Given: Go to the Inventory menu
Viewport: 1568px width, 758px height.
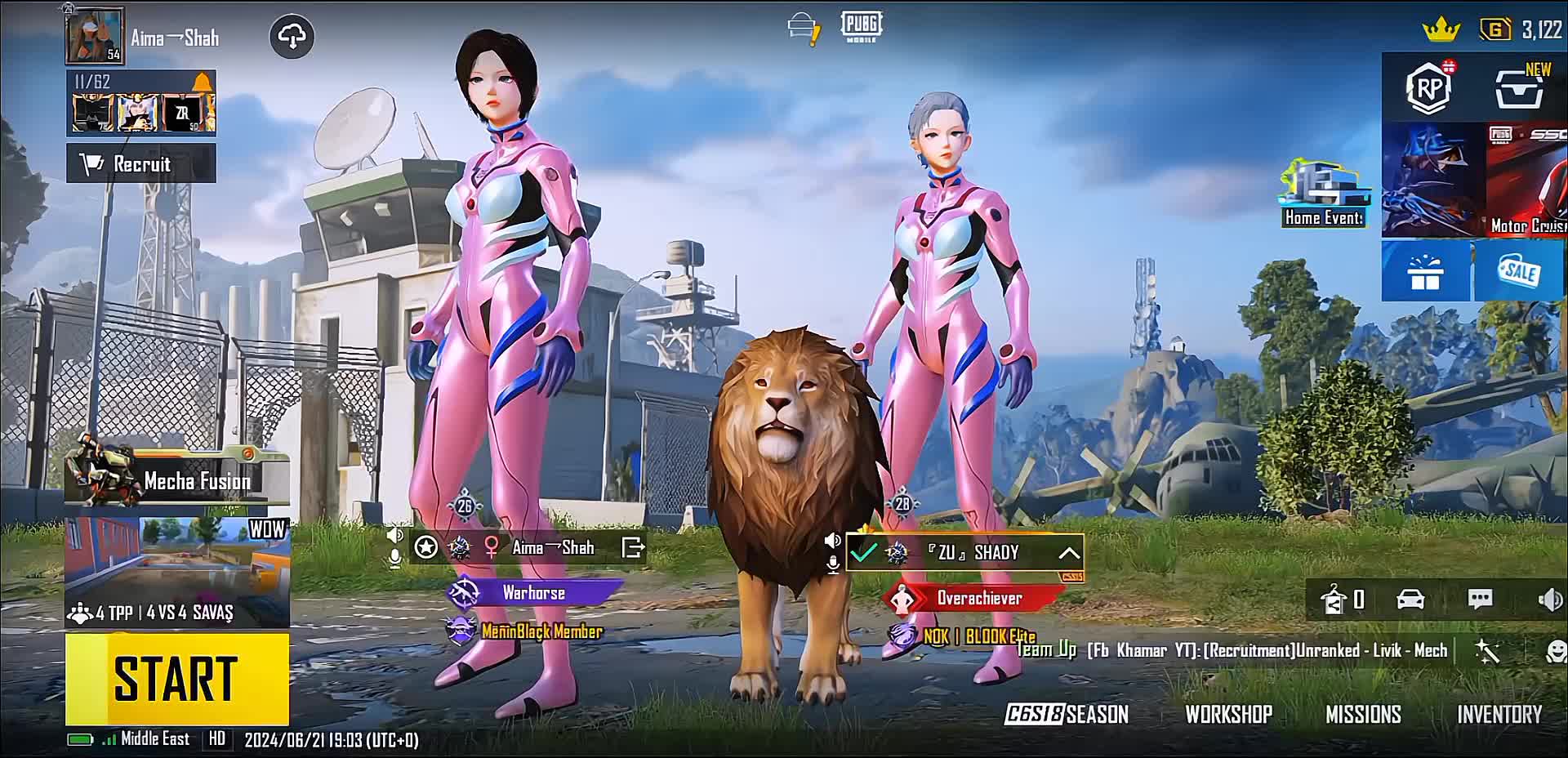Looking at the screenshot, I should click(x=1499, y=715).
